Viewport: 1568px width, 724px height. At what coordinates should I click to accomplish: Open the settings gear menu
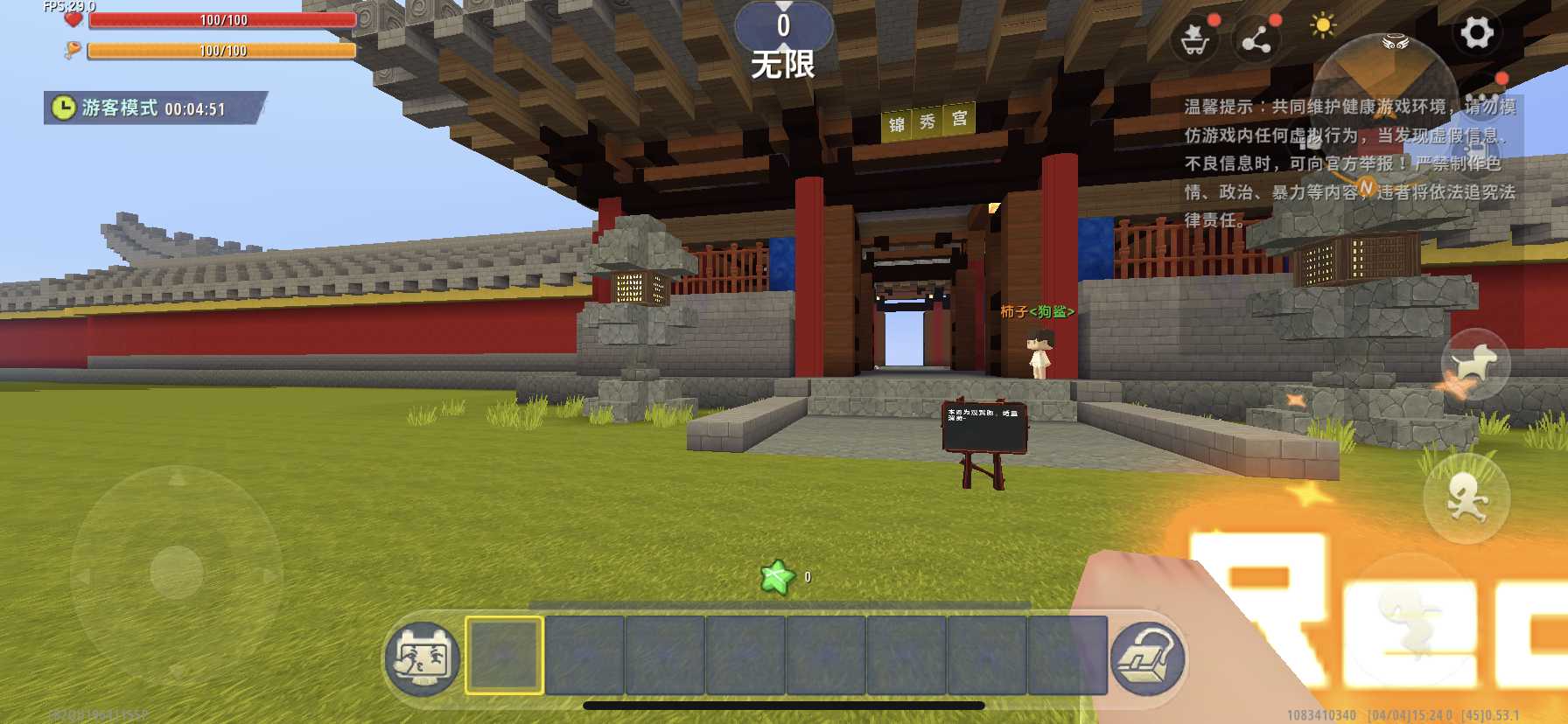pyautogui.click(x=1476, y=34)
